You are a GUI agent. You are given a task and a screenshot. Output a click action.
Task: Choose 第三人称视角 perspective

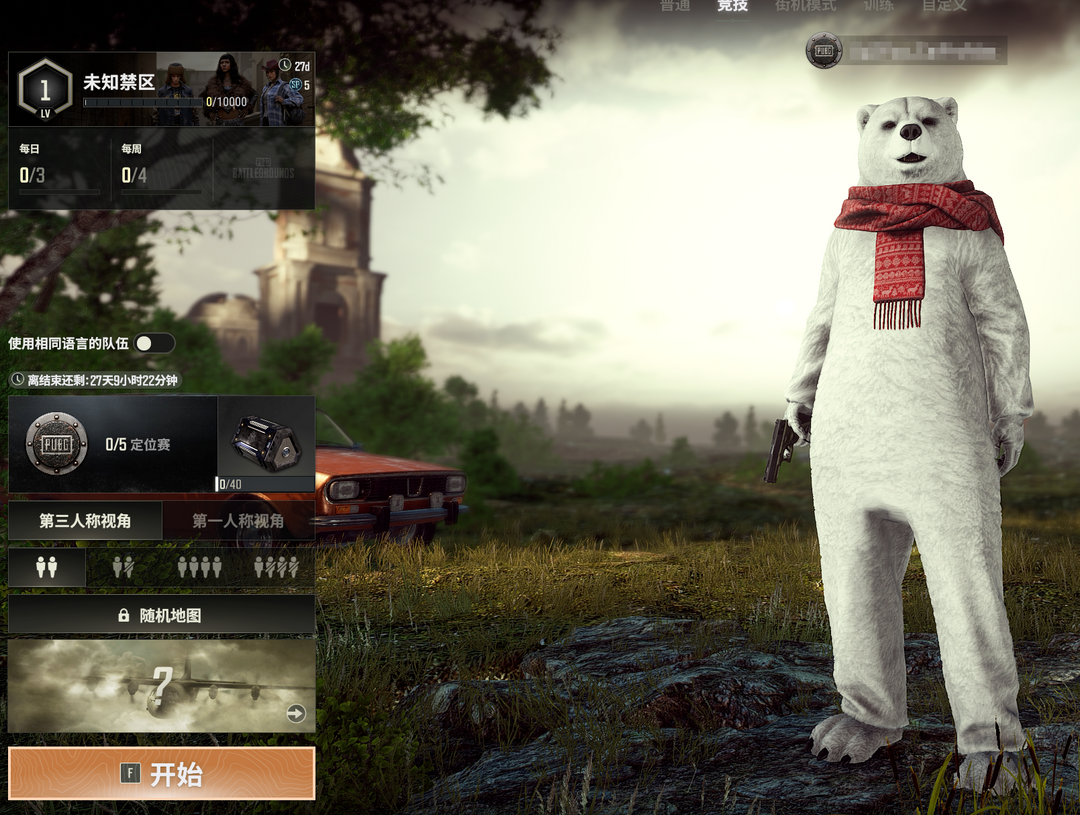pos(85,521)
